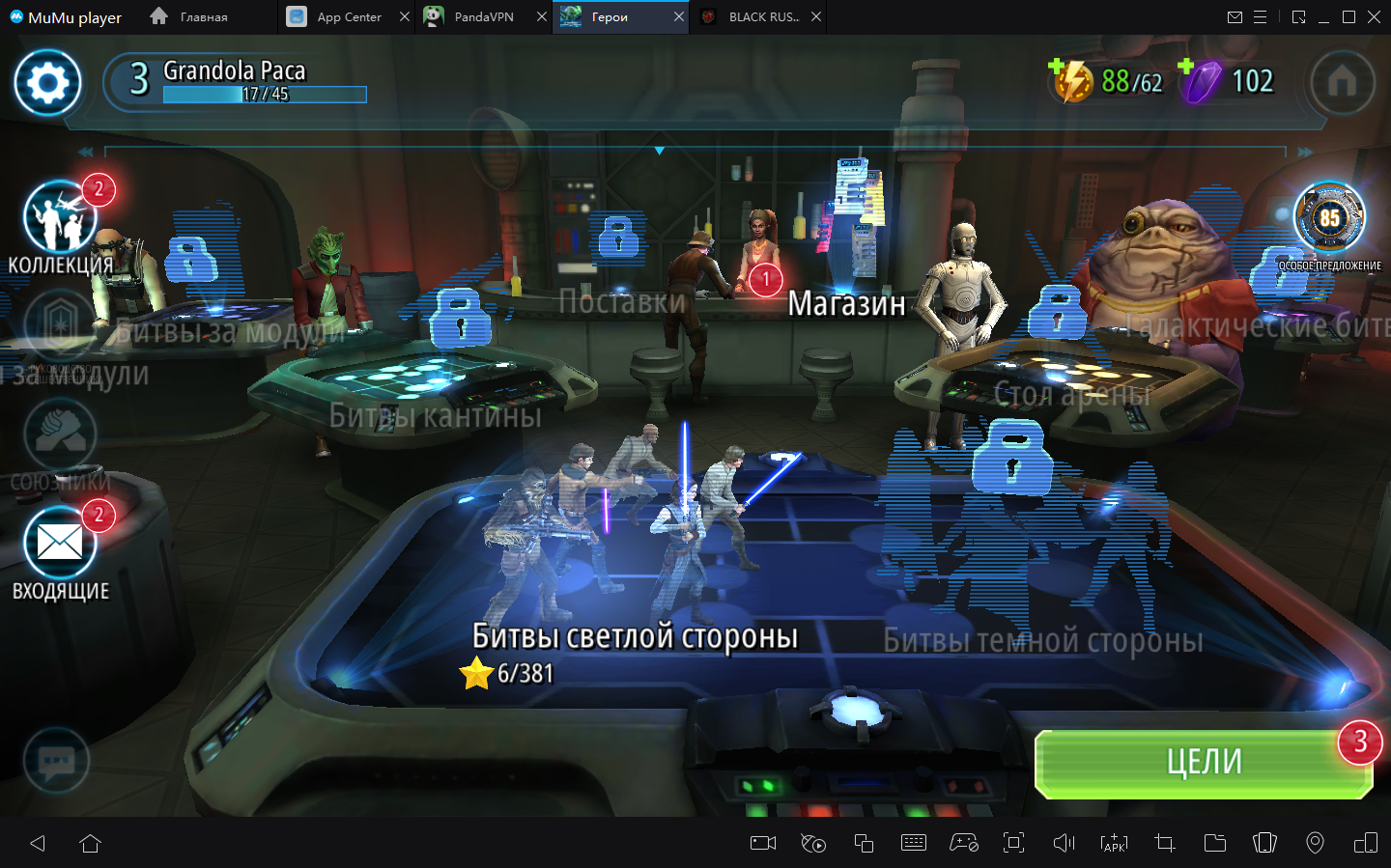
Task: Open the Grandola Paca player profile
Action: point(237,80)
